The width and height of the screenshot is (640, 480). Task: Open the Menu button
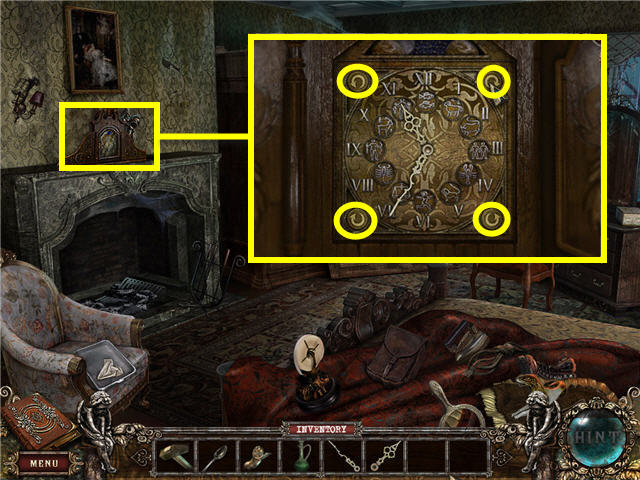pyautogui.click(x=43, y=463)
